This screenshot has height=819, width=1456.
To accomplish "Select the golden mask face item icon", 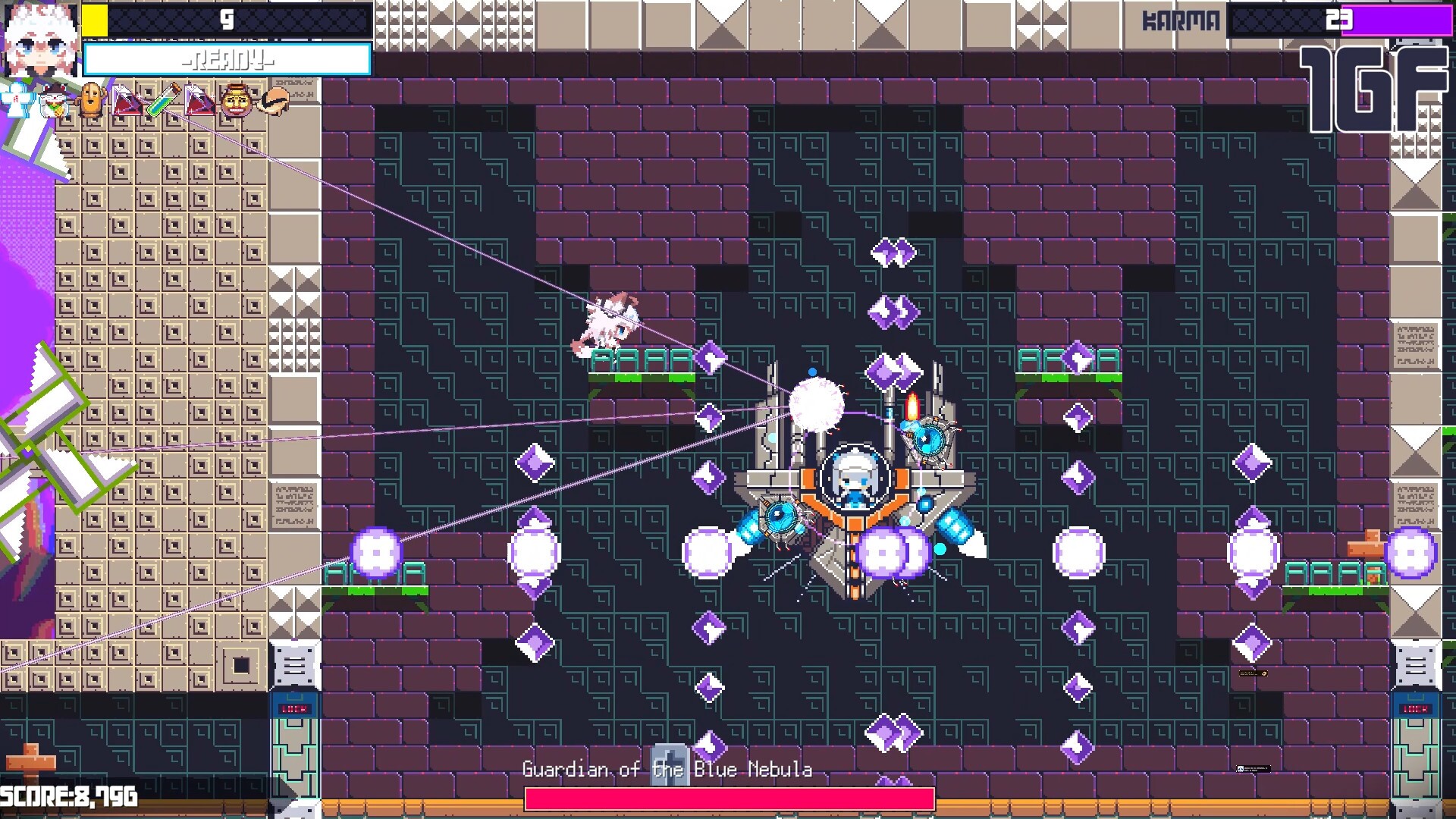I will [x=236, y=100].
